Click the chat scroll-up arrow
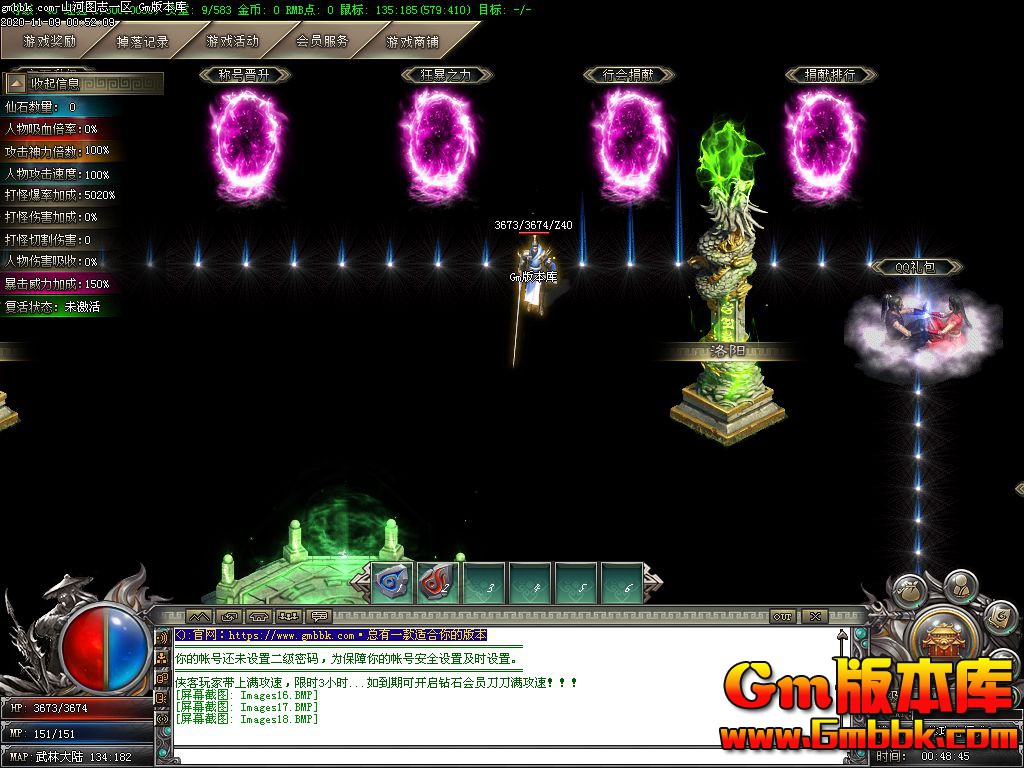The height and width of the screenshot is (768, 1024). 843,635
